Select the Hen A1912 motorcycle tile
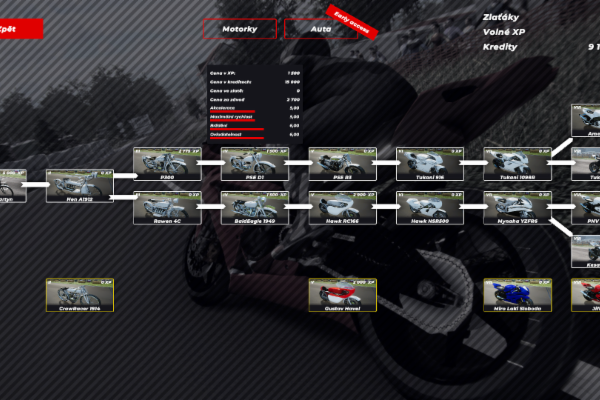Image resolution: width=600 pixels, height=400 pixels. click(x=80, y=186)
